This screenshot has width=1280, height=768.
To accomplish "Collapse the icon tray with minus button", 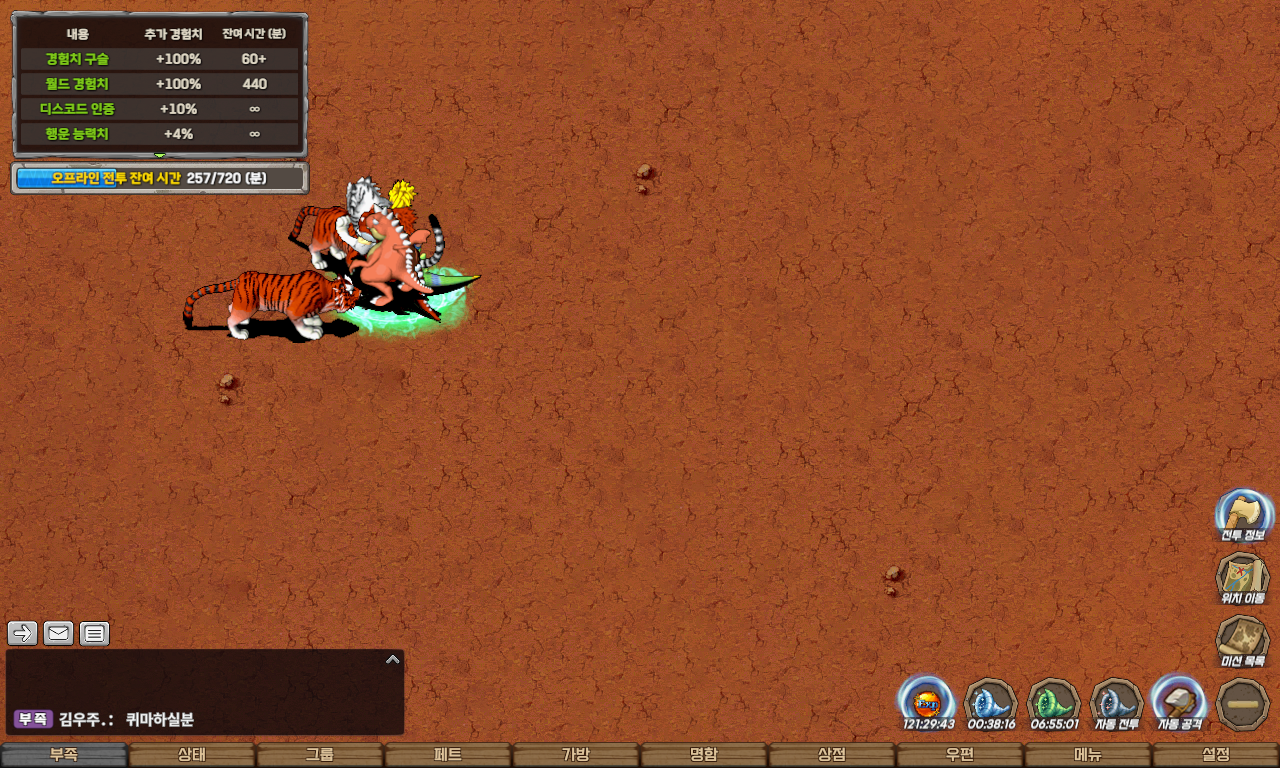I will 1243,703.
